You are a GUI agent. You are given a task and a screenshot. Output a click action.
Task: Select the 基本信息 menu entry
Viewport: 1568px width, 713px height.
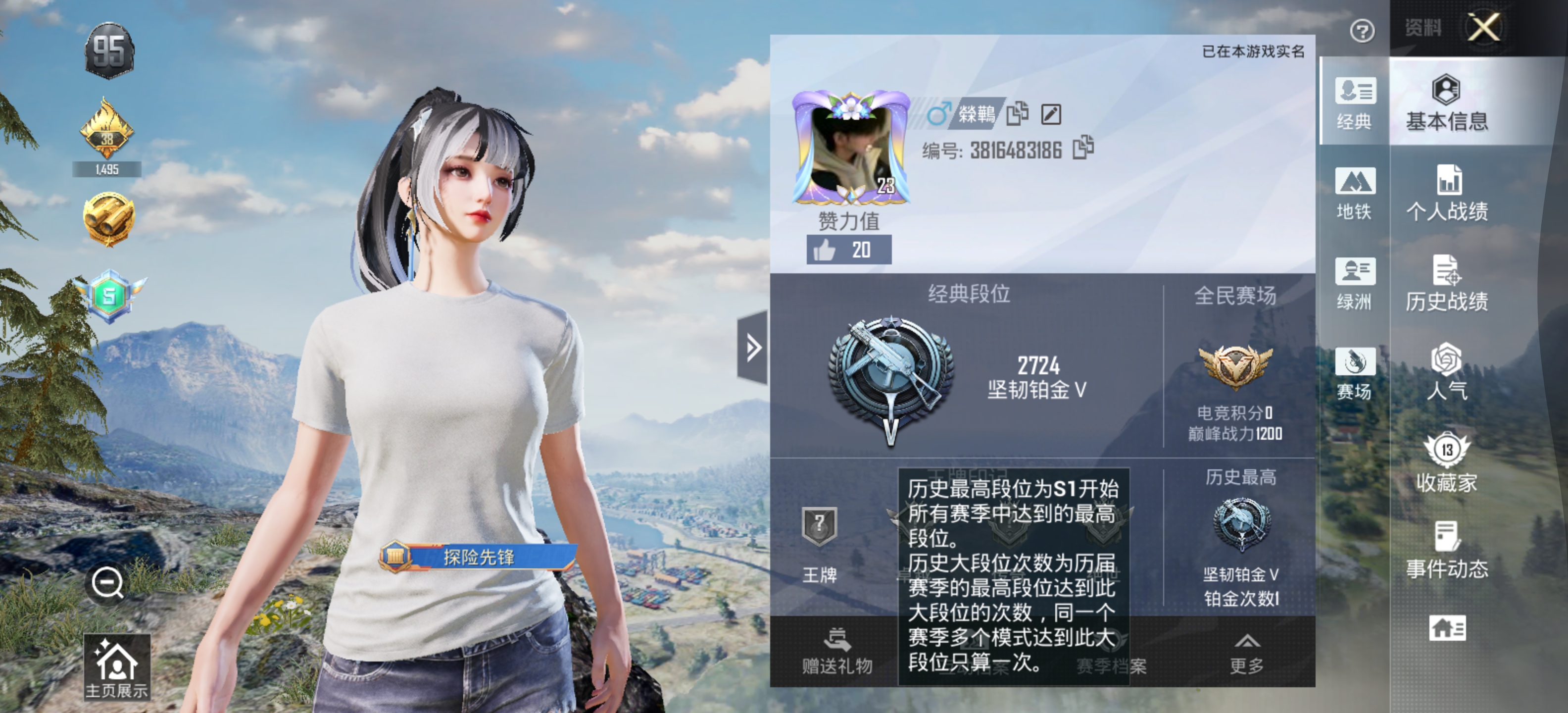click(x=1447, y=103)
